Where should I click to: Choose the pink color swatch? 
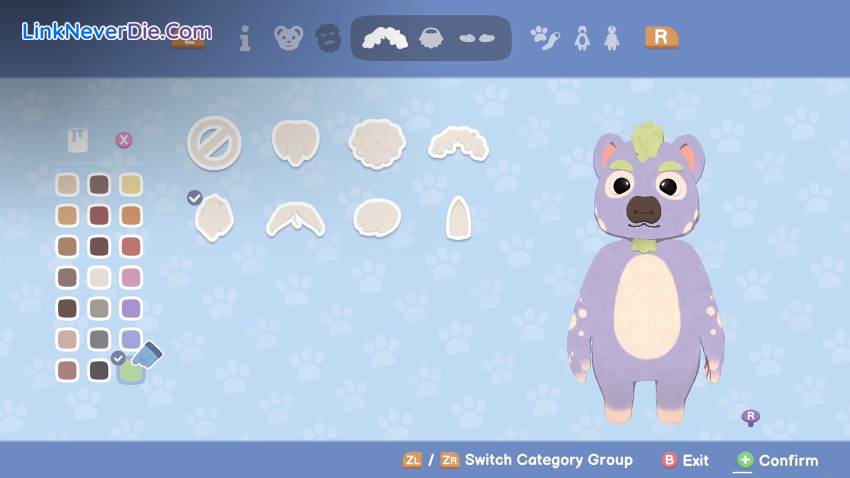click(x=130, y=277)
